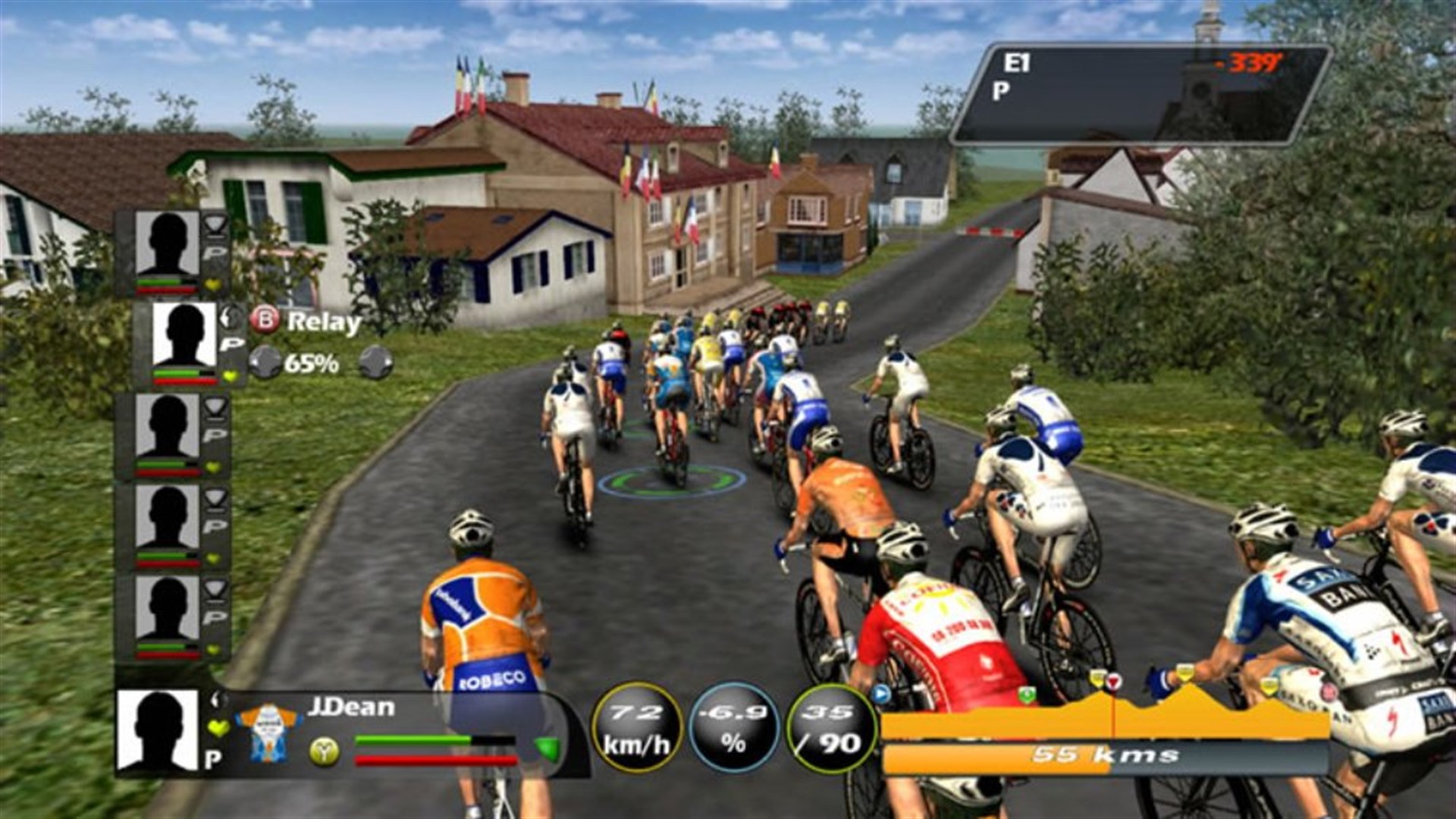Click the heart icon next to JDean's portrait
The width and height of the screenshot is (1456, 819).
tap(216, 726)
